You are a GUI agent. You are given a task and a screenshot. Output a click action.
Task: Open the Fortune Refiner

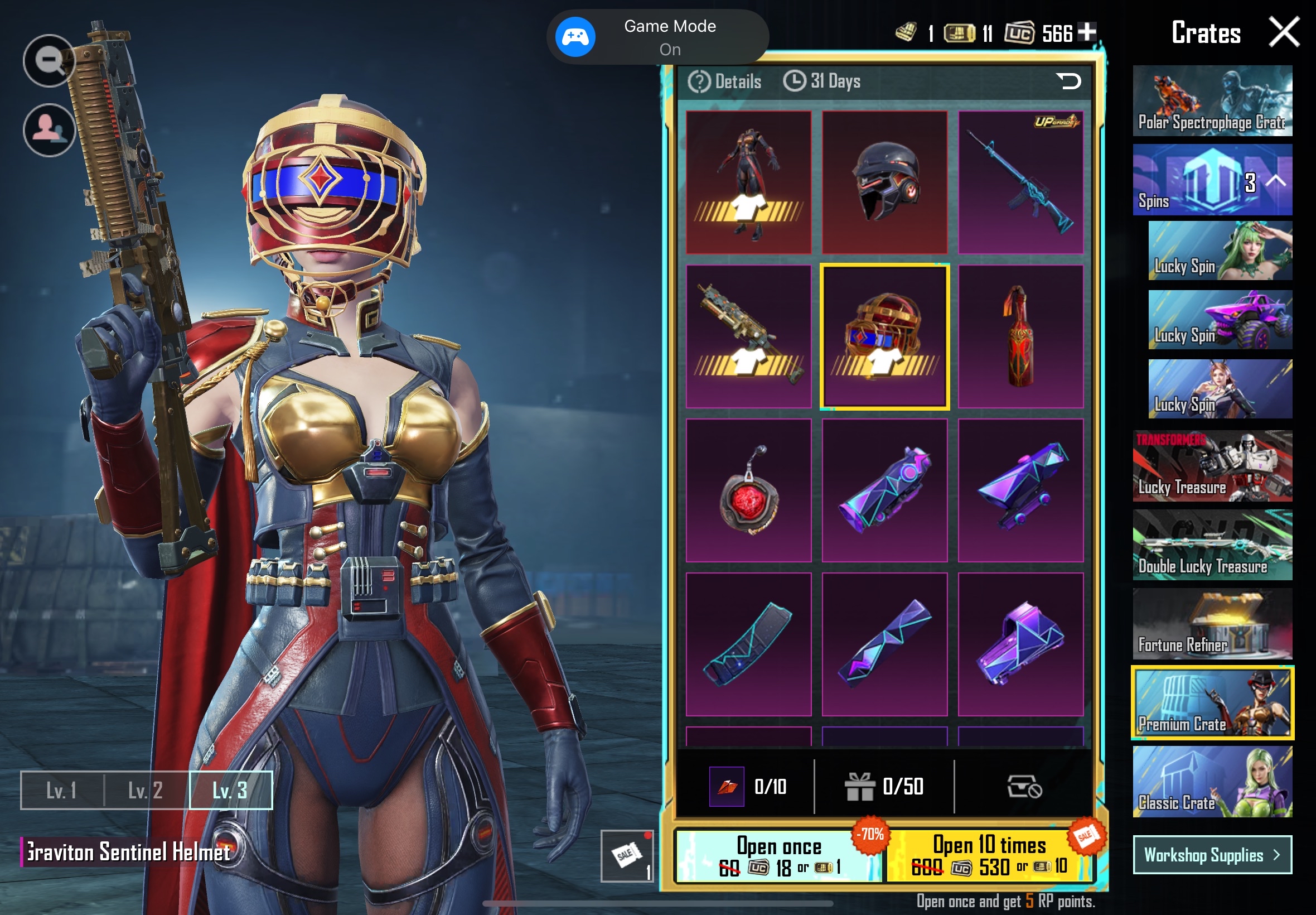click(1212, 624)
